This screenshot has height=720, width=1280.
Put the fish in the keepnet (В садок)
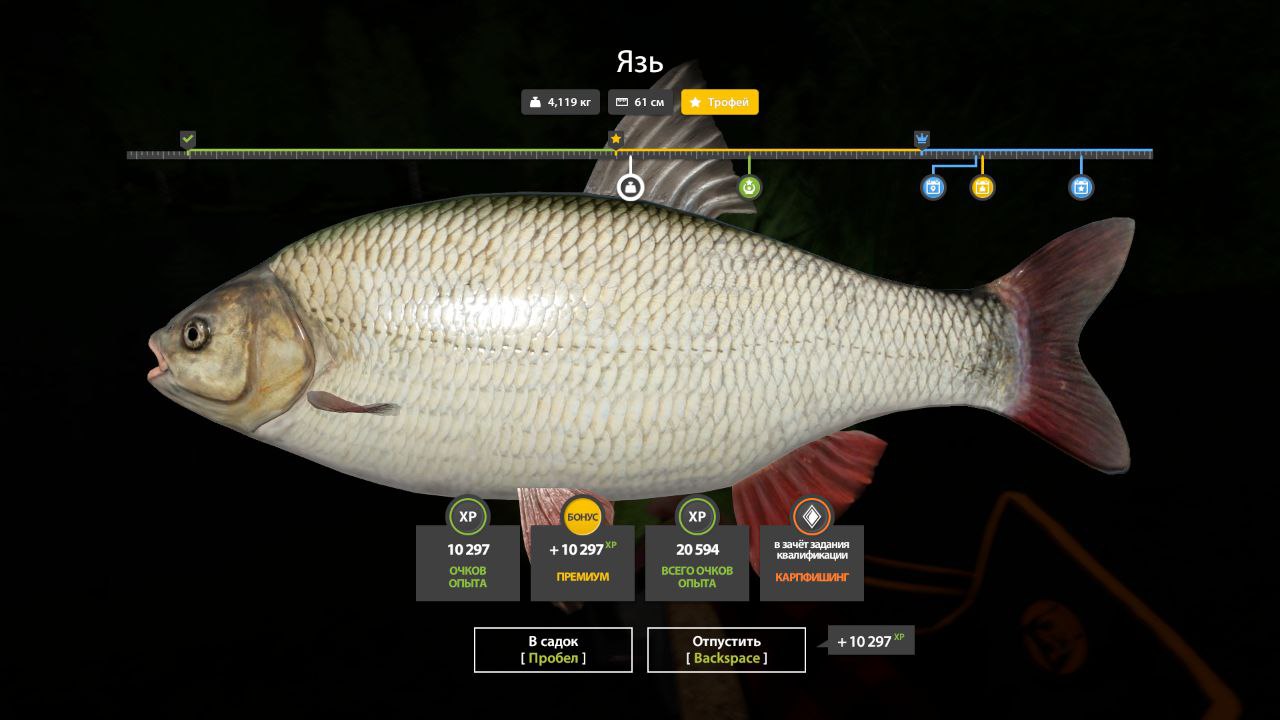(x=553, y=650)
